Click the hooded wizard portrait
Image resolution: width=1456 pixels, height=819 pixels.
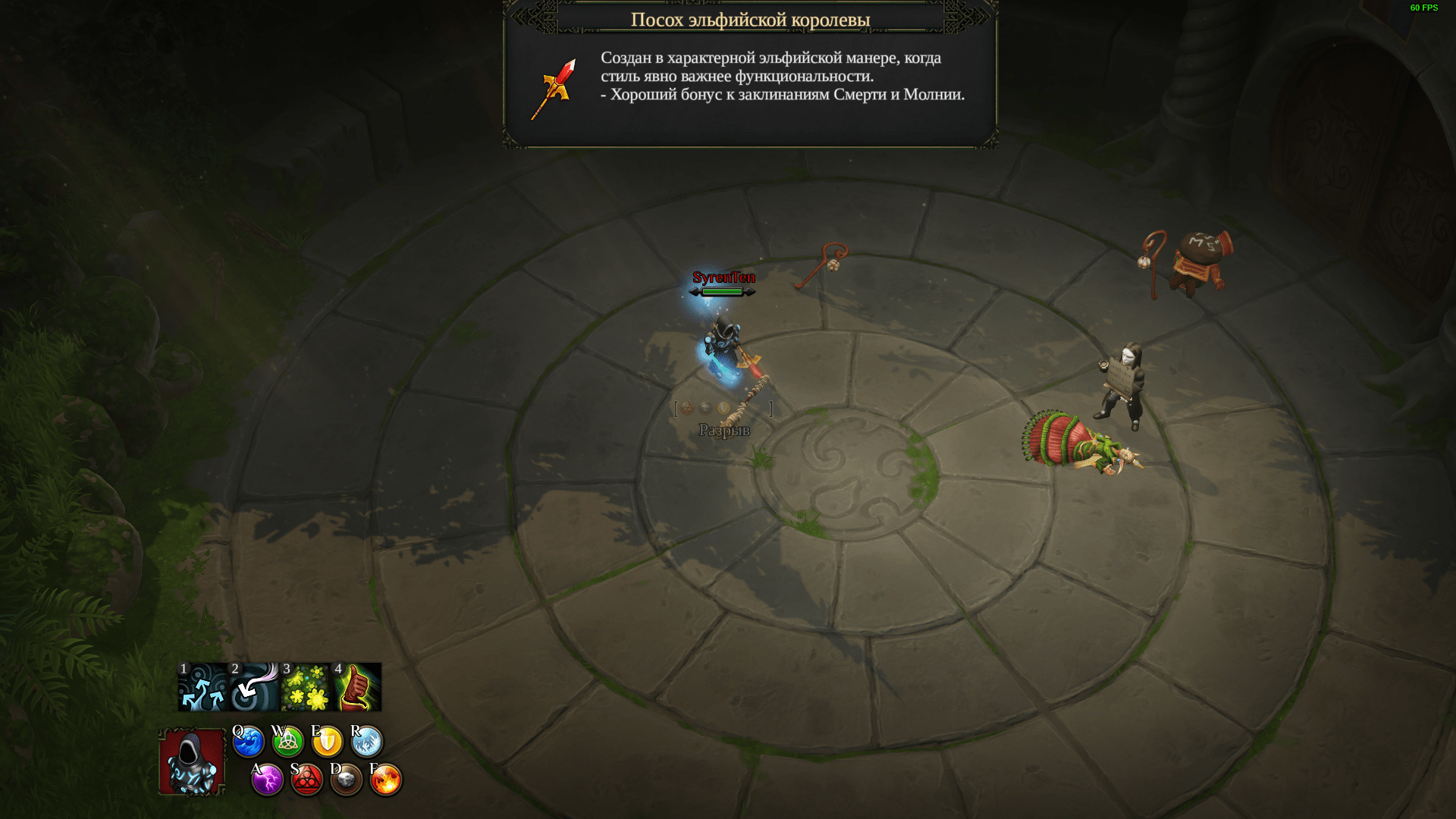[192, 762]
